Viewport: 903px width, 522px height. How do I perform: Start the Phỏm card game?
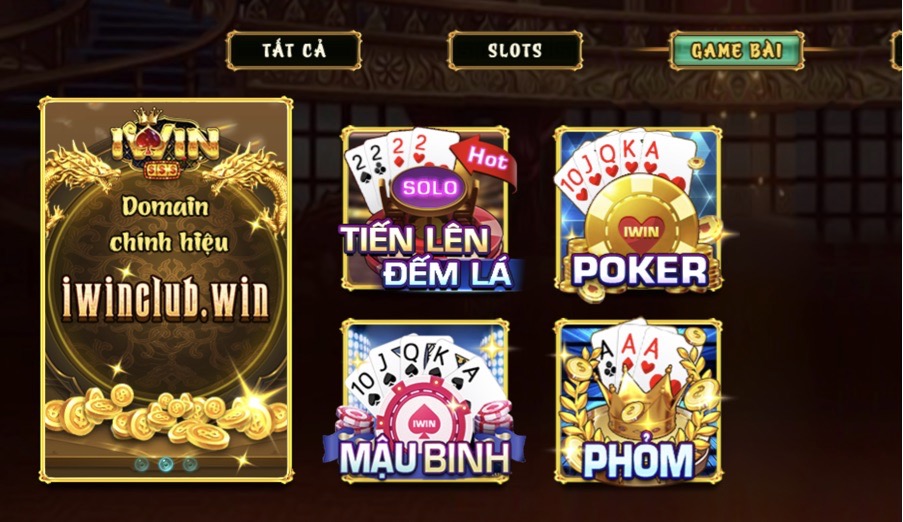638,400
